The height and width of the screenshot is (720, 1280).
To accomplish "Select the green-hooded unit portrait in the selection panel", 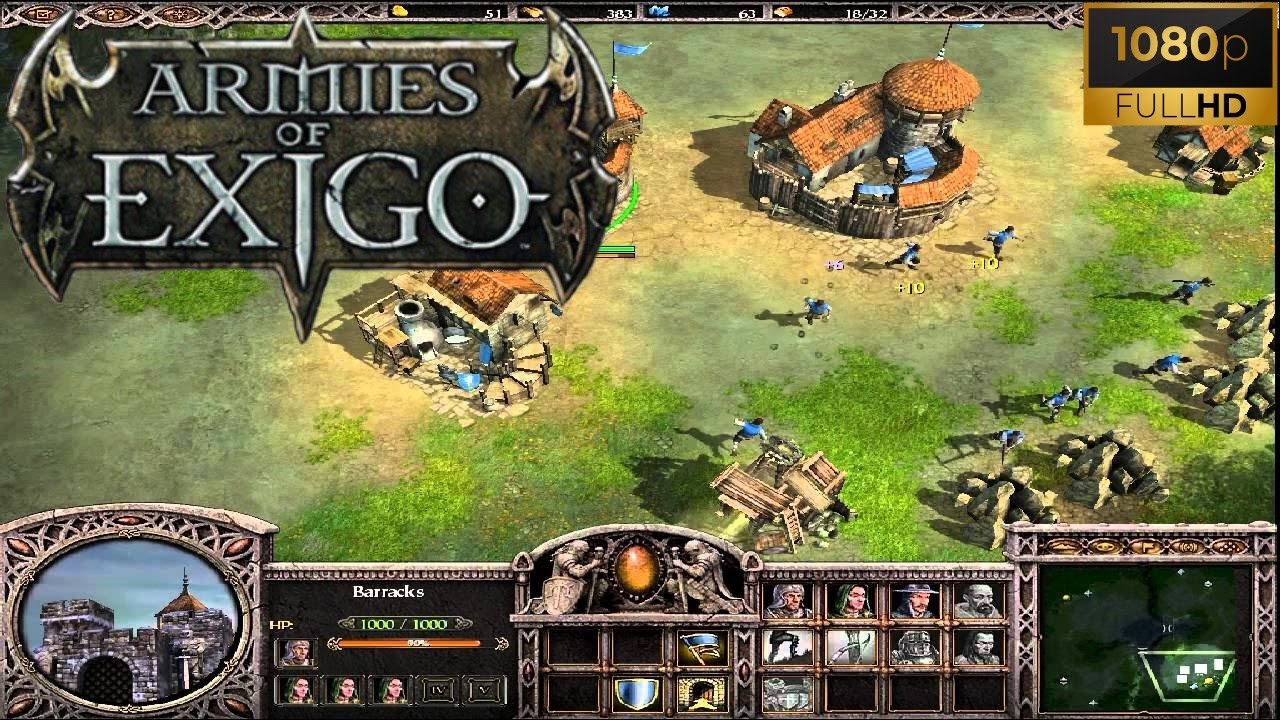I will (x=852, y=602).
